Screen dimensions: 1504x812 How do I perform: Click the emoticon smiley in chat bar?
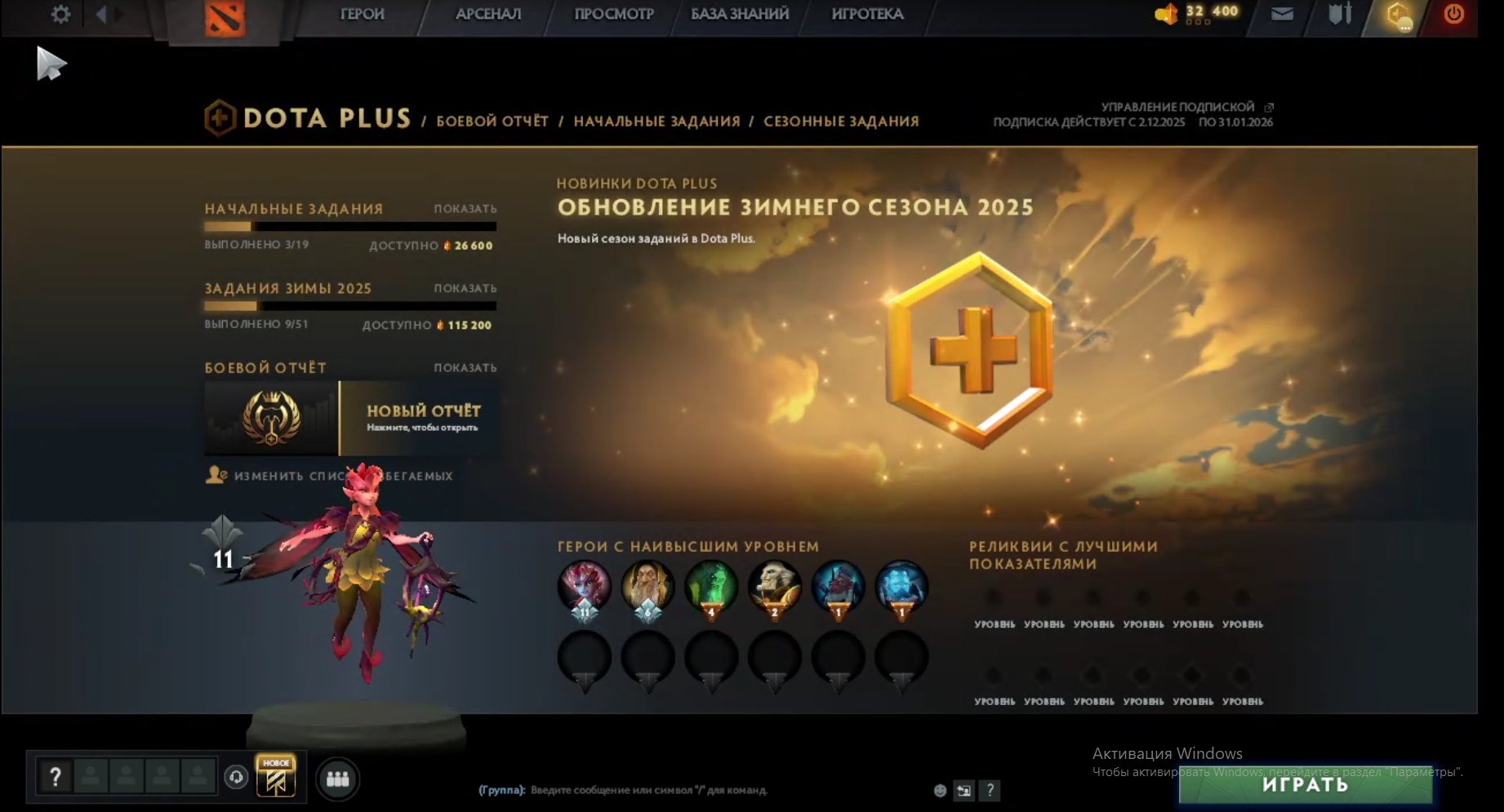[941, 790]
